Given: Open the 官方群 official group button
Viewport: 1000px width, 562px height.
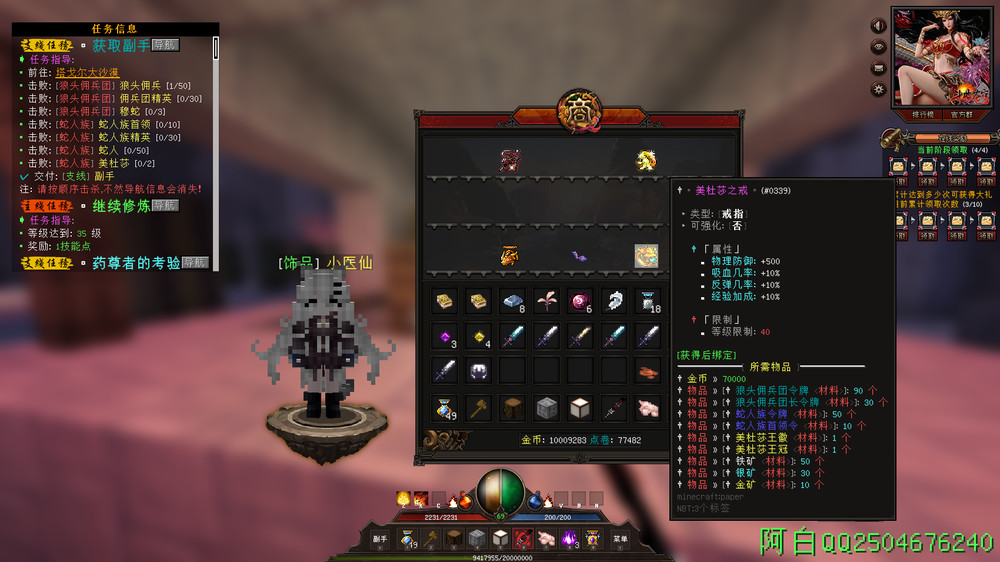Looking at the screenshot, I should (962, 114).
